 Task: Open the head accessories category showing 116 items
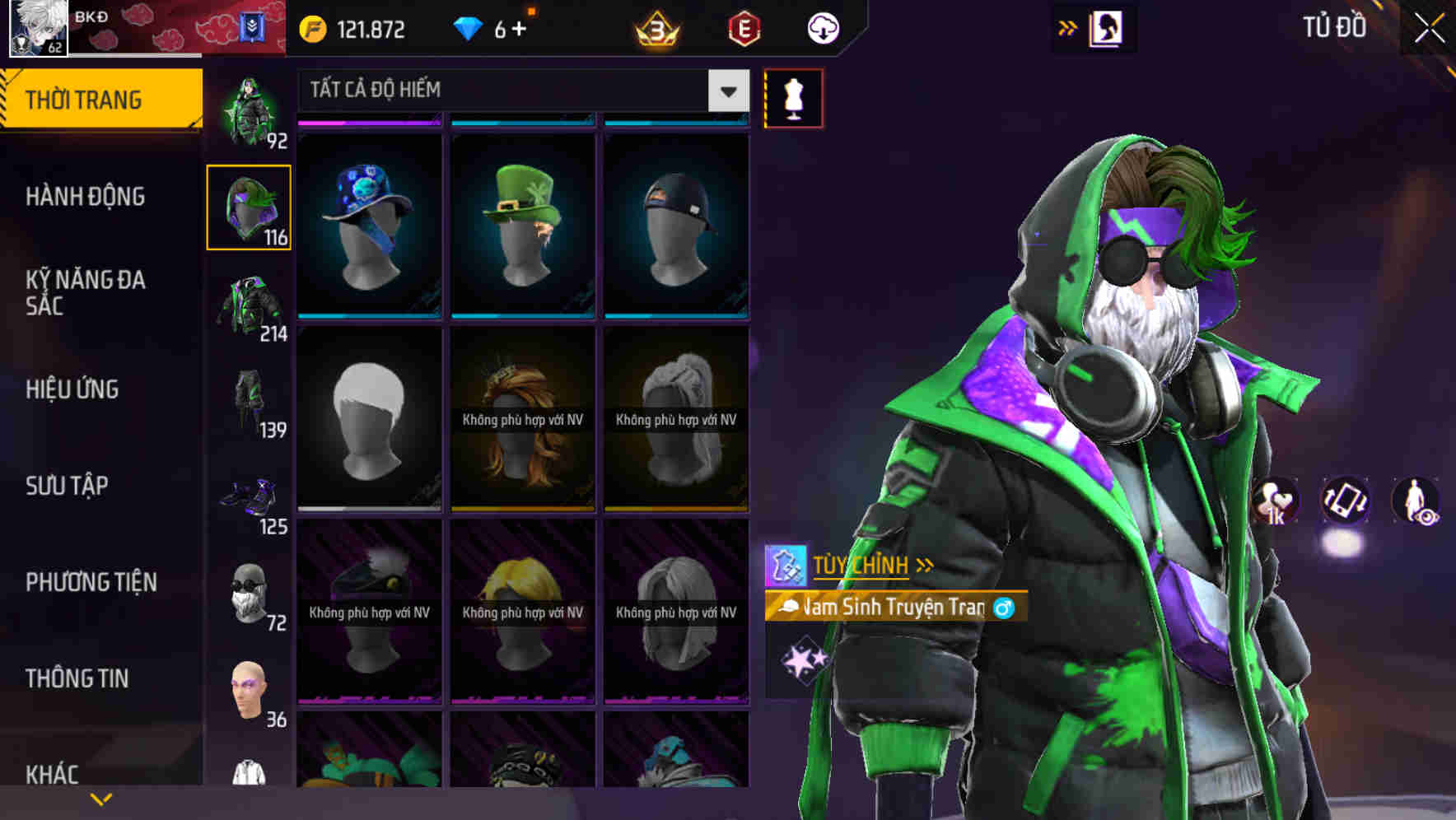[249, 207]
